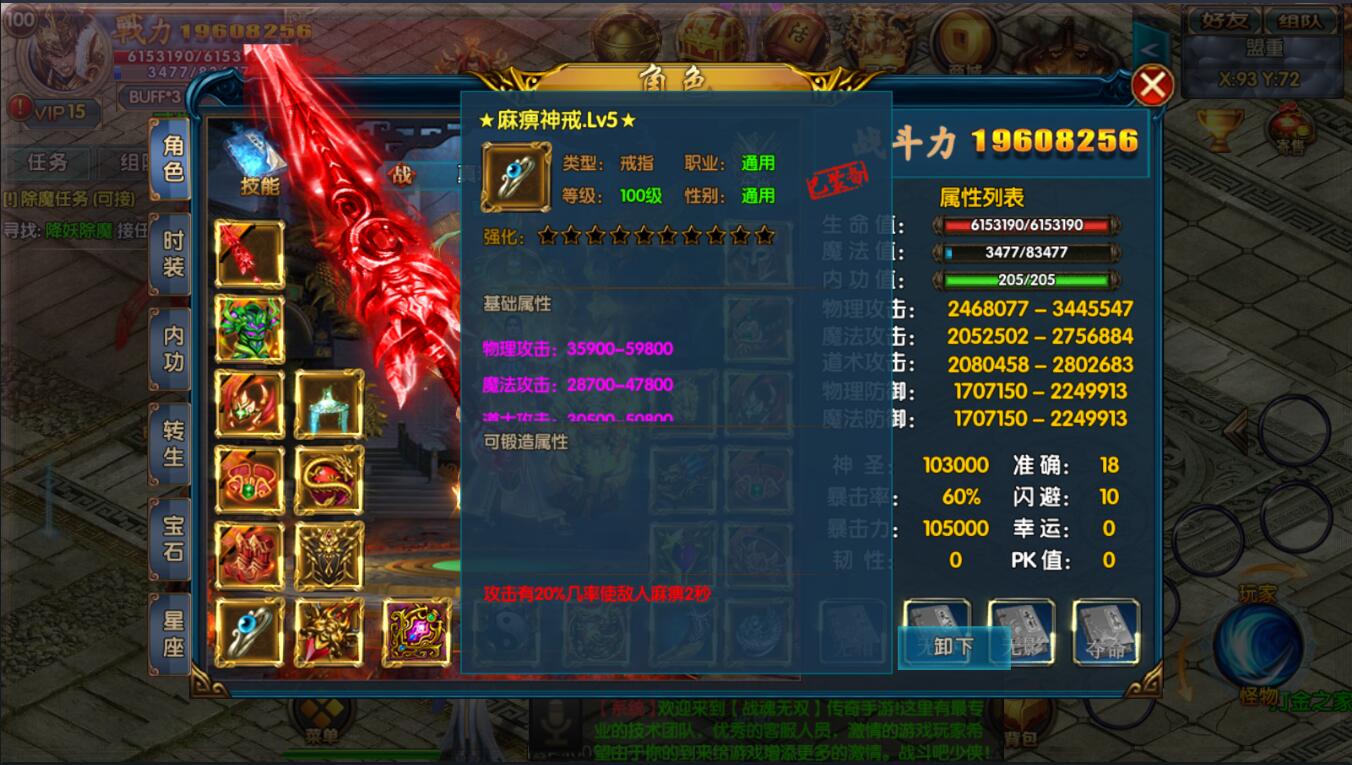Pick the purple gem amulet slot
This screenshot has width=1352, height=765.
pos(416,631)
